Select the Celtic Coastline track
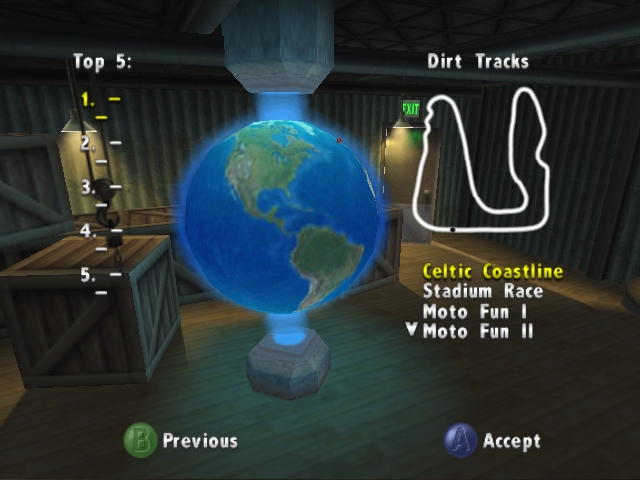The height and width of the screenshot is (480, 640). pos(492,271)
